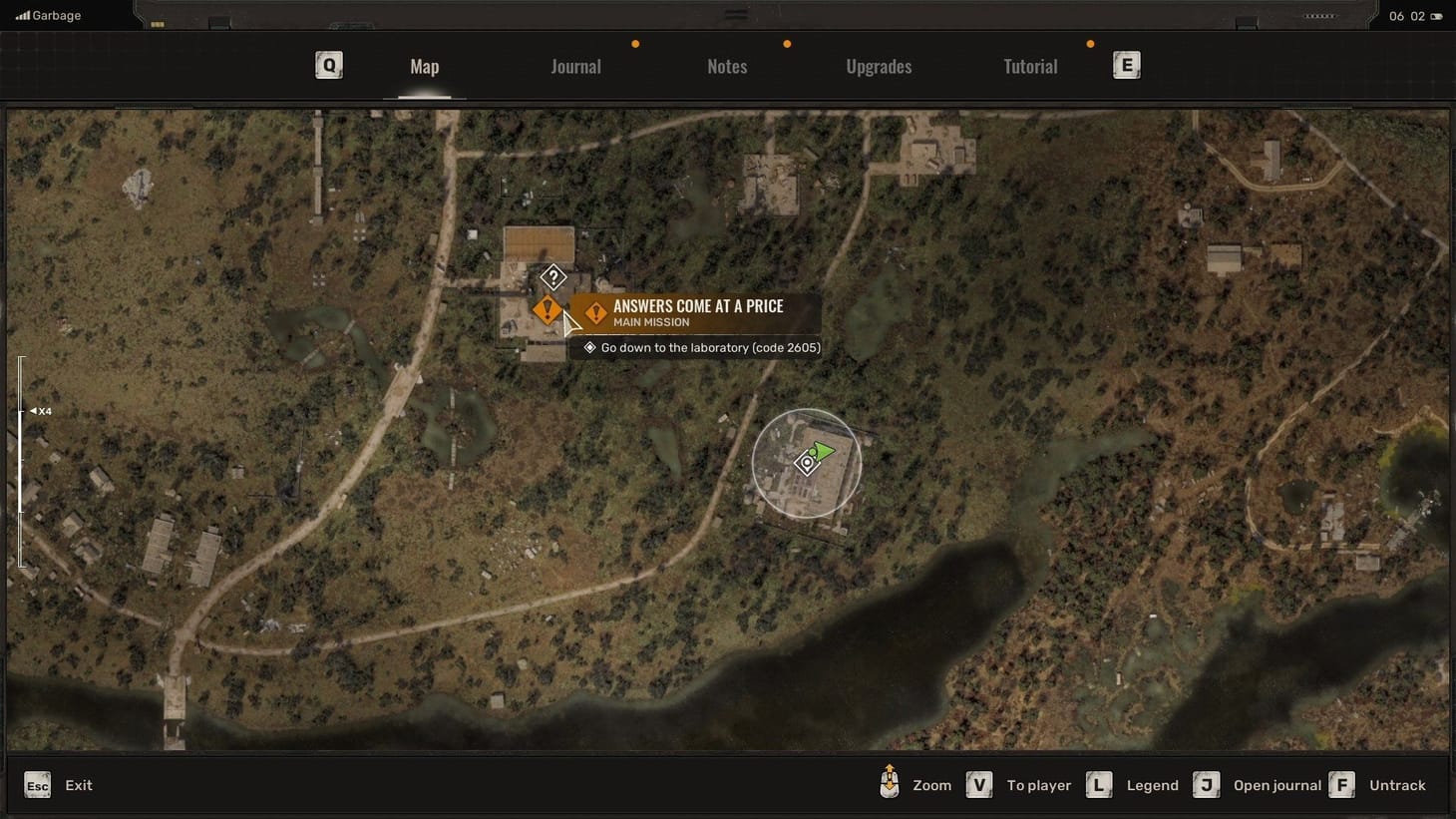Untrack the current mission

[x=1396, y=785]
